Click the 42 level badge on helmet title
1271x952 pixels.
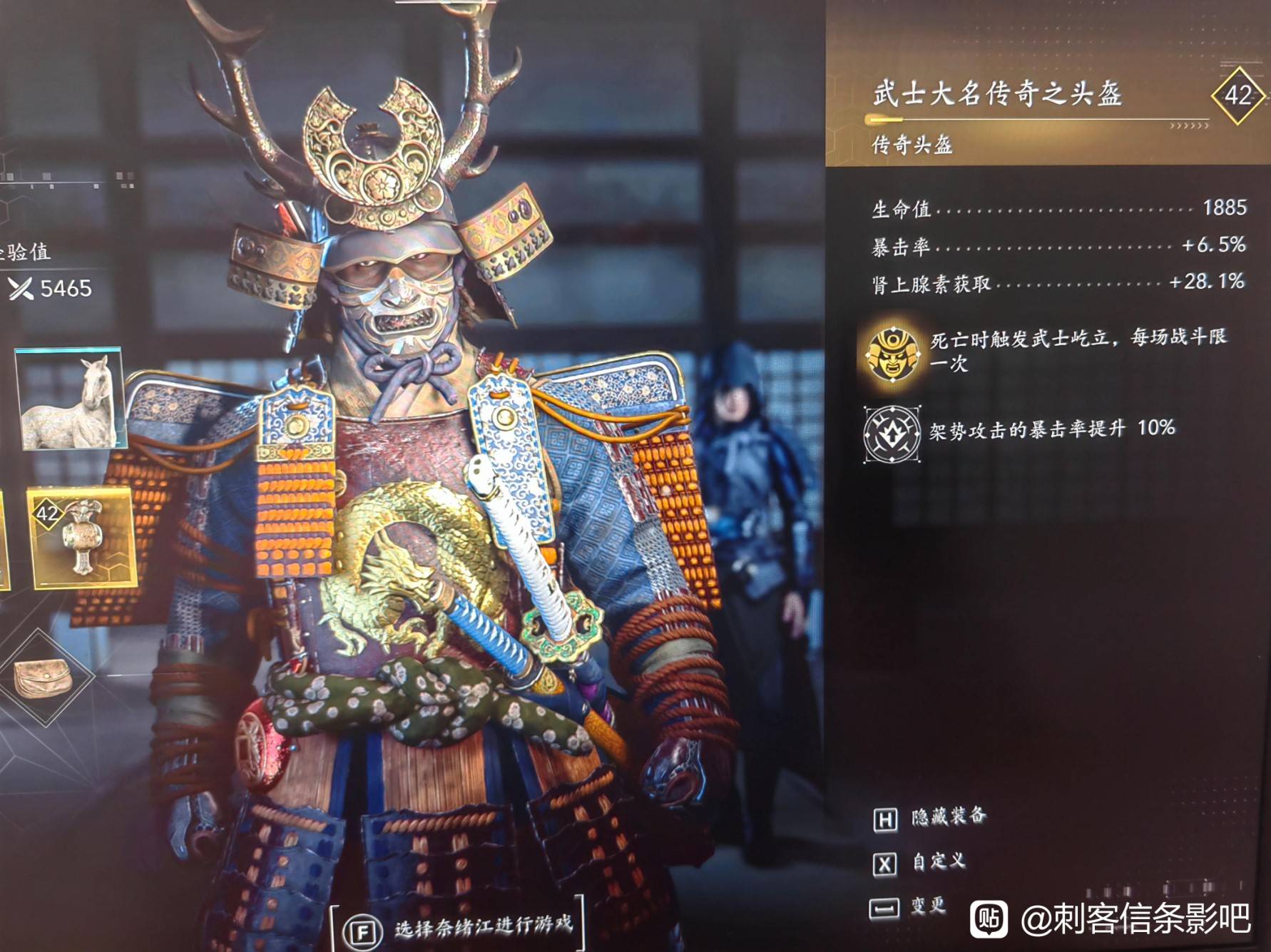point(1237,96)
